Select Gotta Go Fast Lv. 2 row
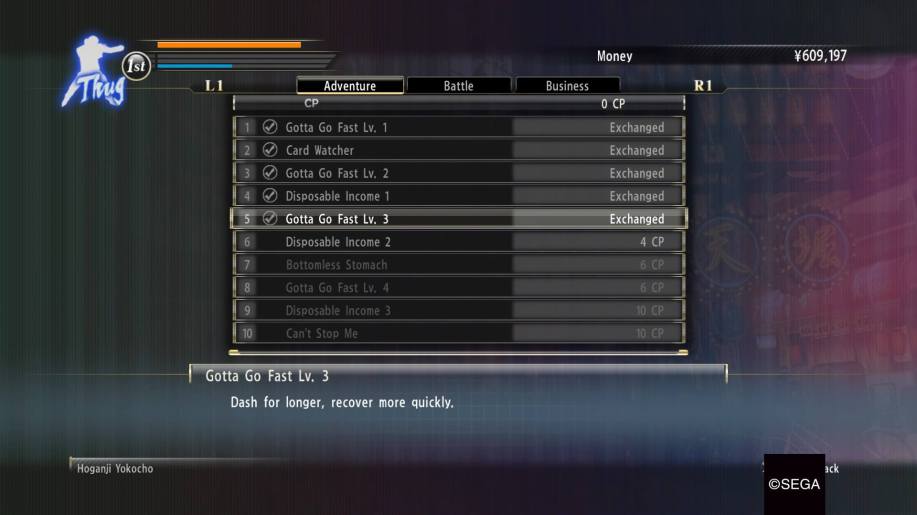The width and height of the screenshot is (917, 515). pyautogui.click(x=460, y=173)
